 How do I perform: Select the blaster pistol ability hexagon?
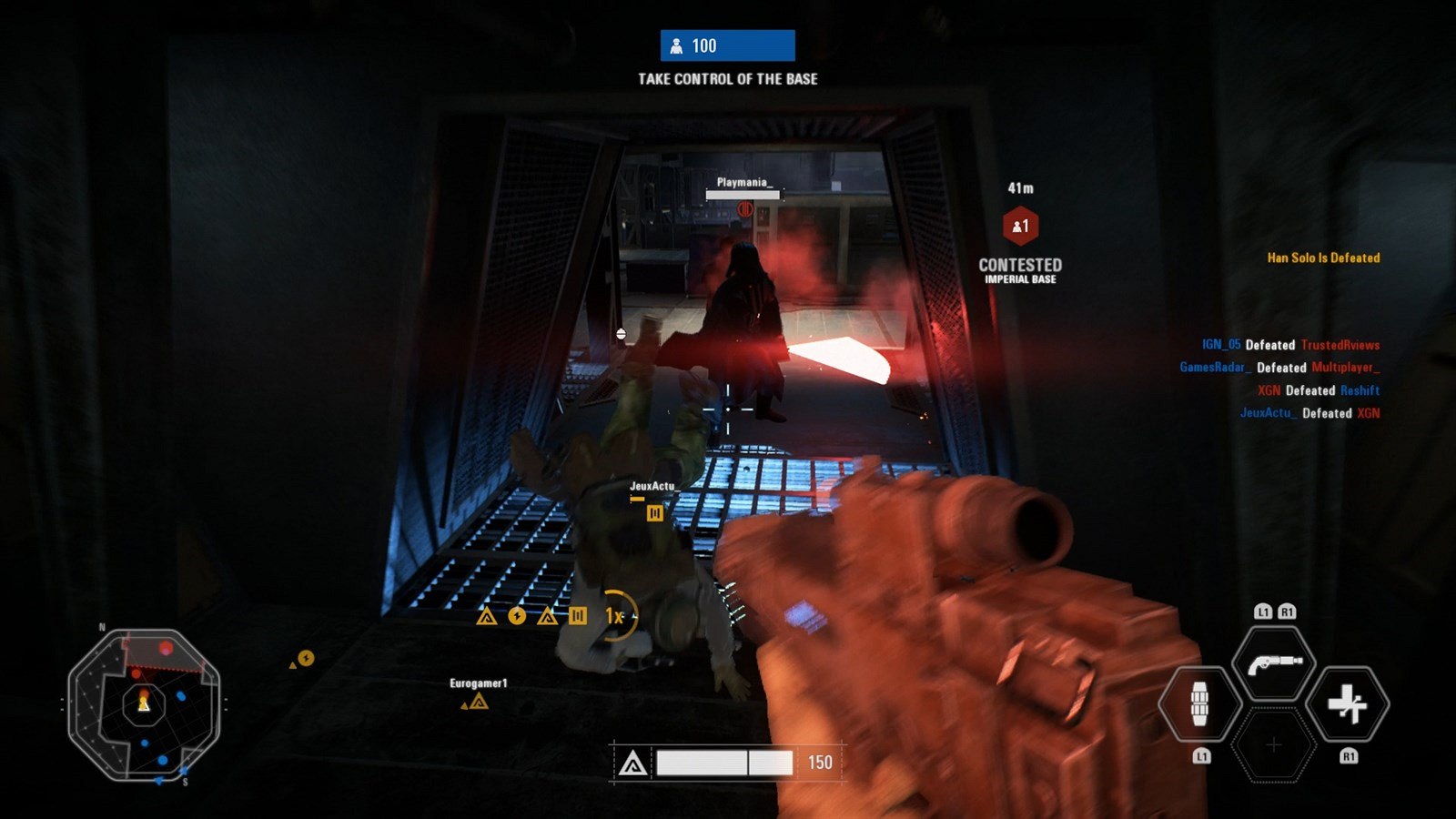[1274, 663]
